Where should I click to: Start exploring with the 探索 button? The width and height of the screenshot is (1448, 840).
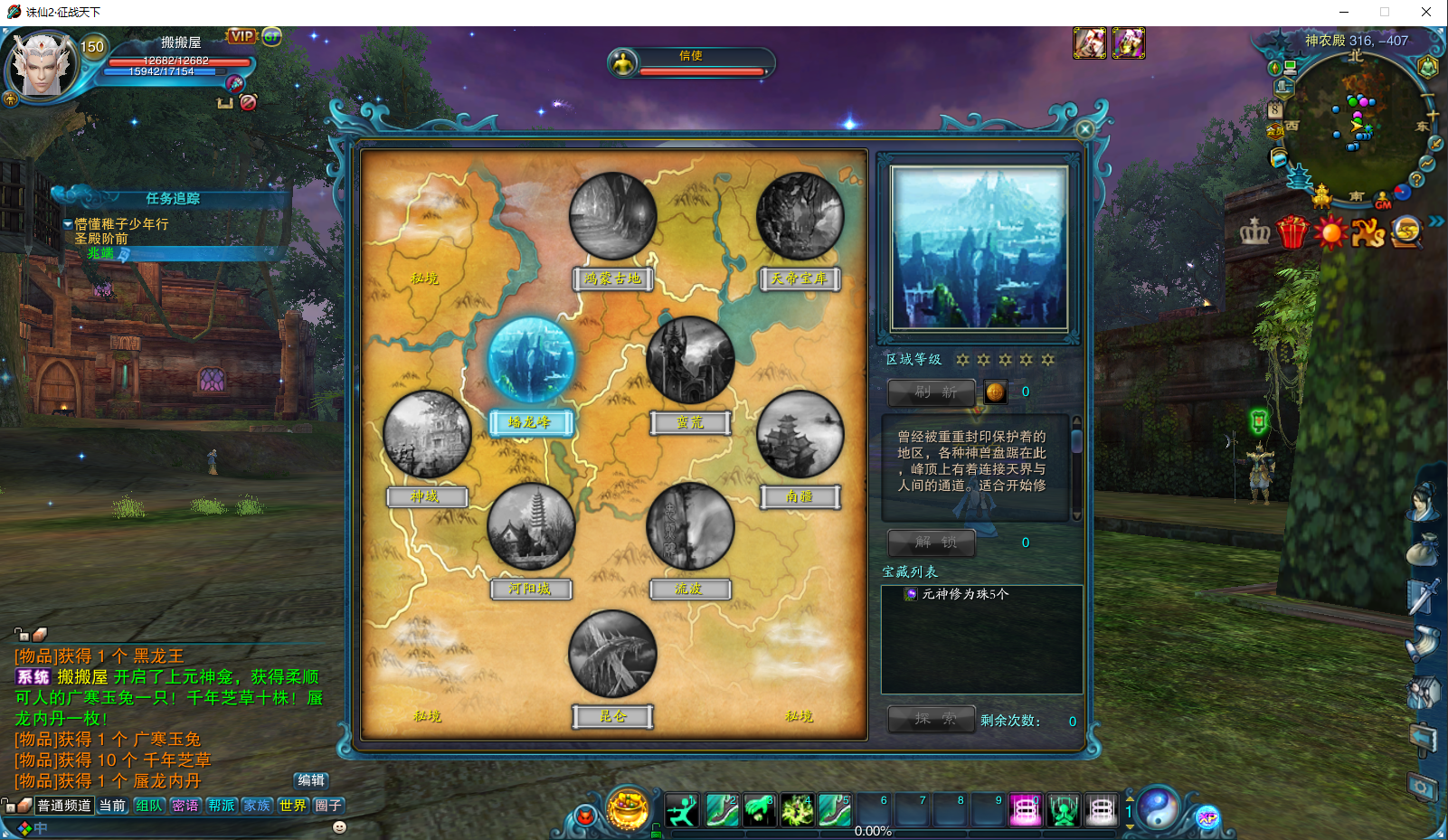pos(932,720)
